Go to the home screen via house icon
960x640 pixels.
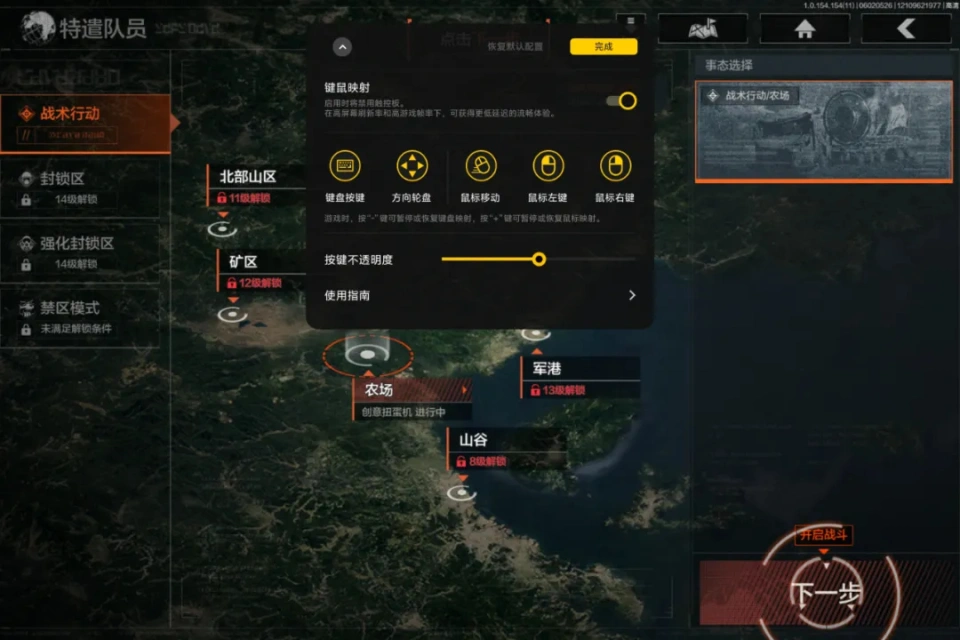(804, 29)
